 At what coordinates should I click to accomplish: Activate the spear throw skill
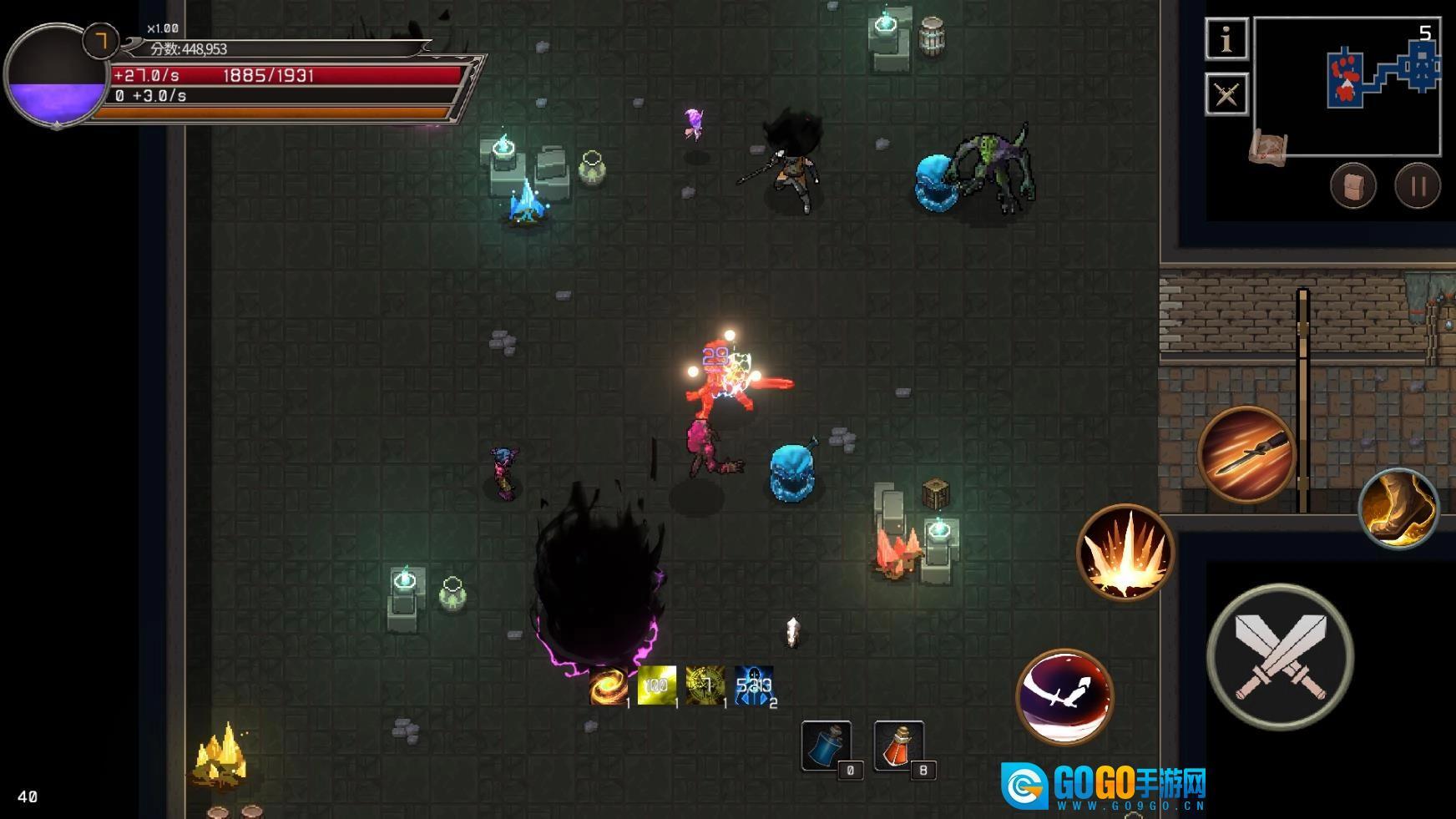(x=1246, y=455)
